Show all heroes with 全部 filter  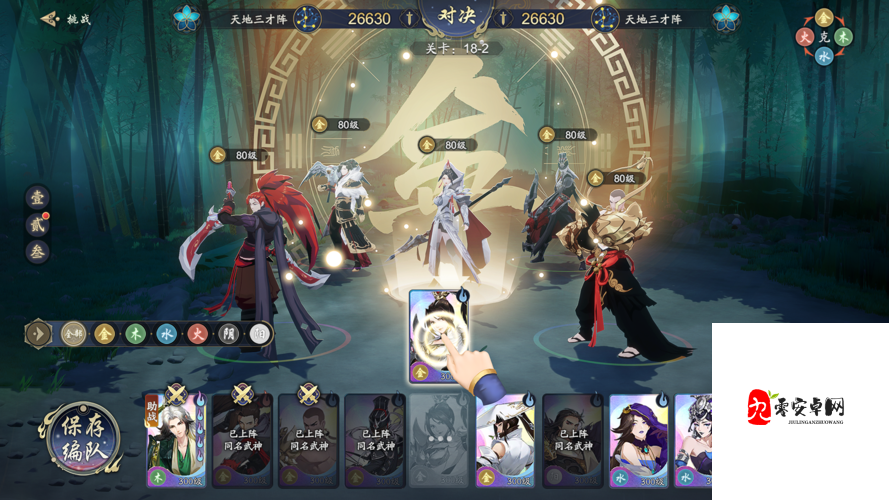coord(73,334)
